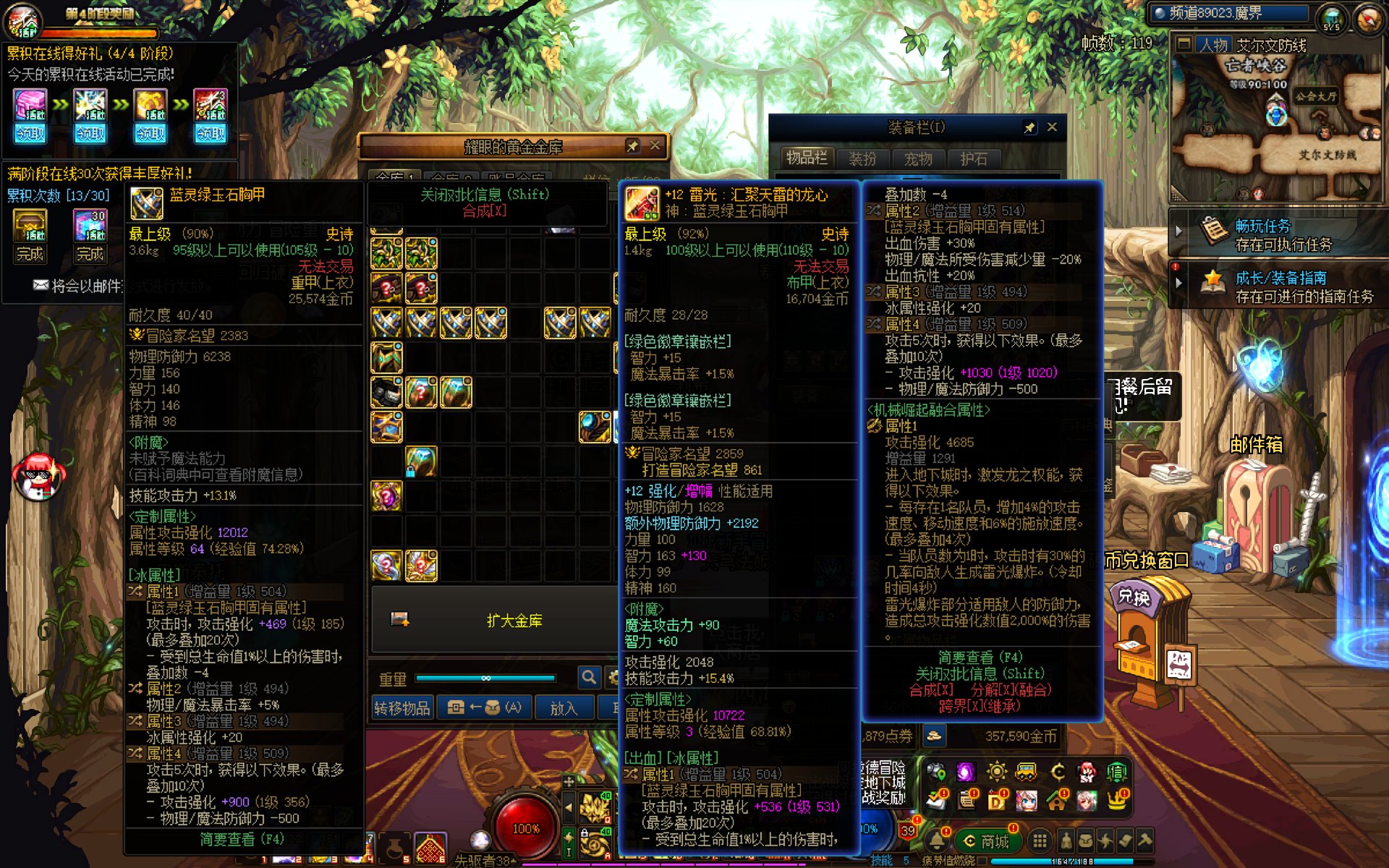1389x868 pixels.
Task: Open the grid menu icon beside the 商城 button
Action: pyautogui.click(x=1040, y=841)
